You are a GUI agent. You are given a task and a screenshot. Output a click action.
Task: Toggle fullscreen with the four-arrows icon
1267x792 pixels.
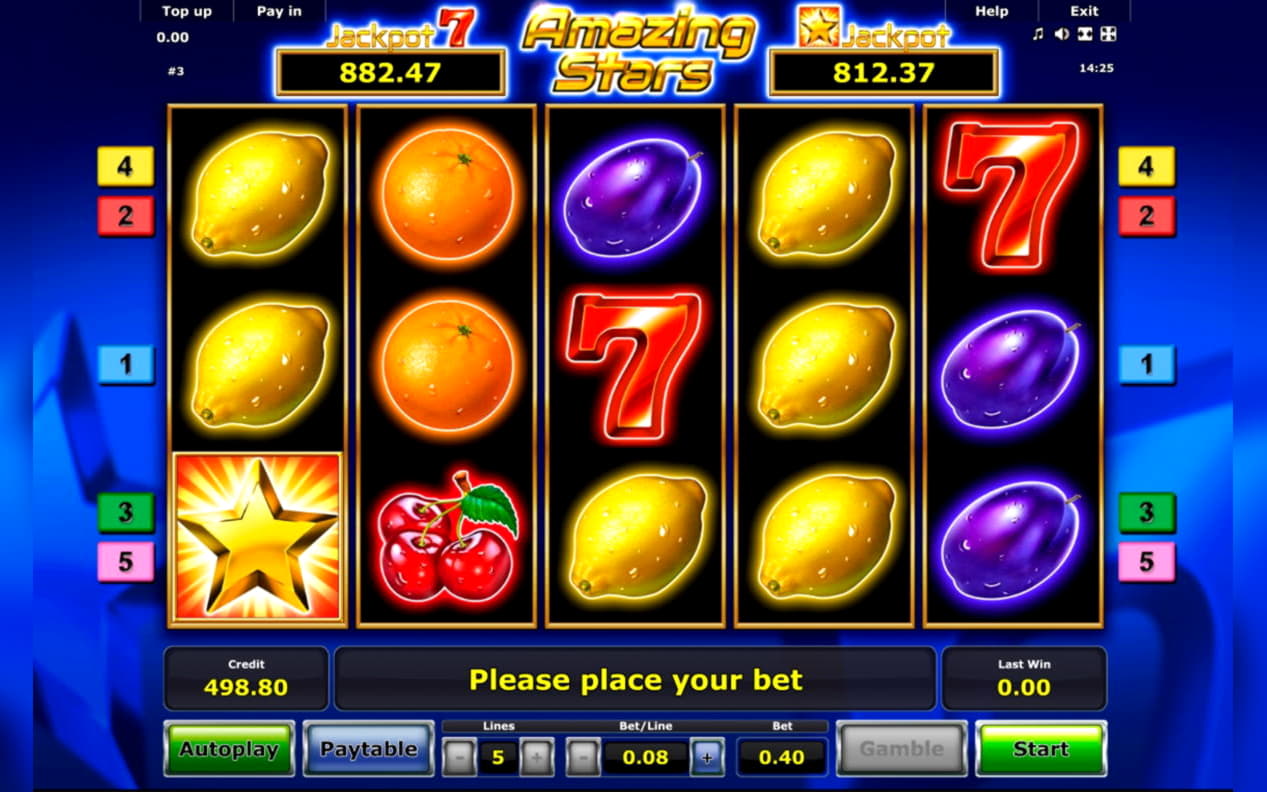pos(1108,35)
